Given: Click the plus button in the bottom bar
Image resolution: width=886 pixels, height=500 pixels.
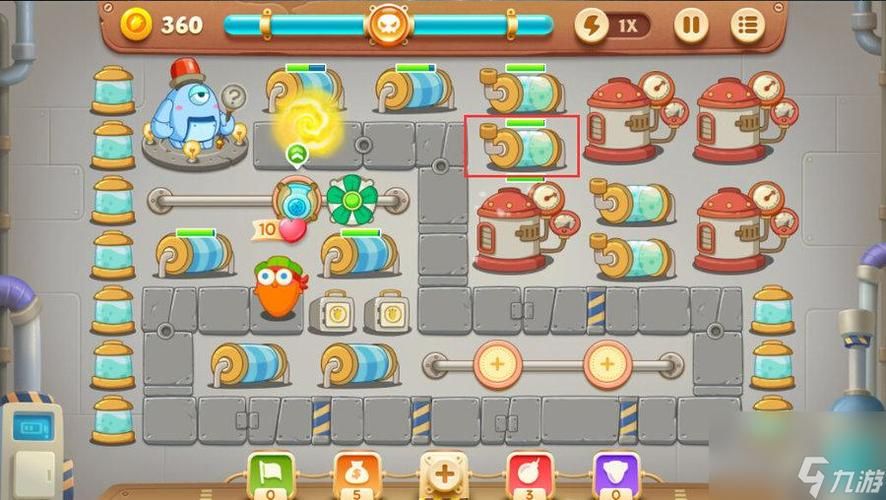Looking at the screenshot, I should click(443, 473).
